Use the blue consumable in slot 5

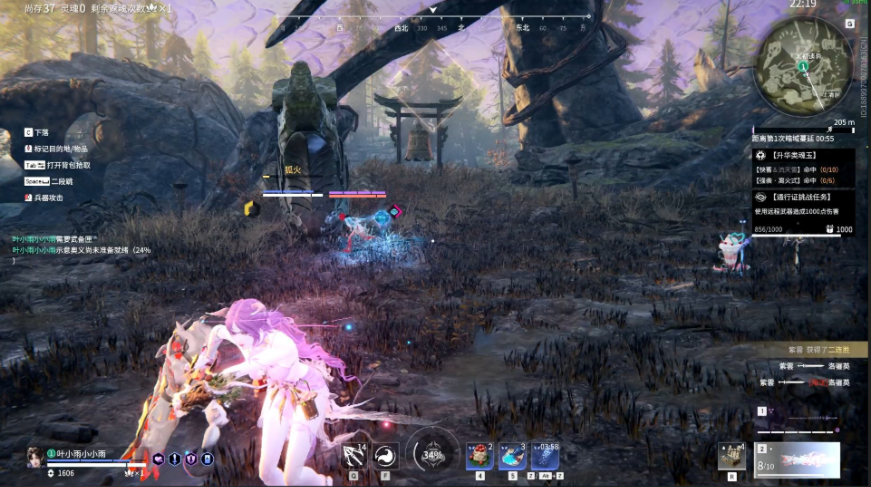coord(512,456)
